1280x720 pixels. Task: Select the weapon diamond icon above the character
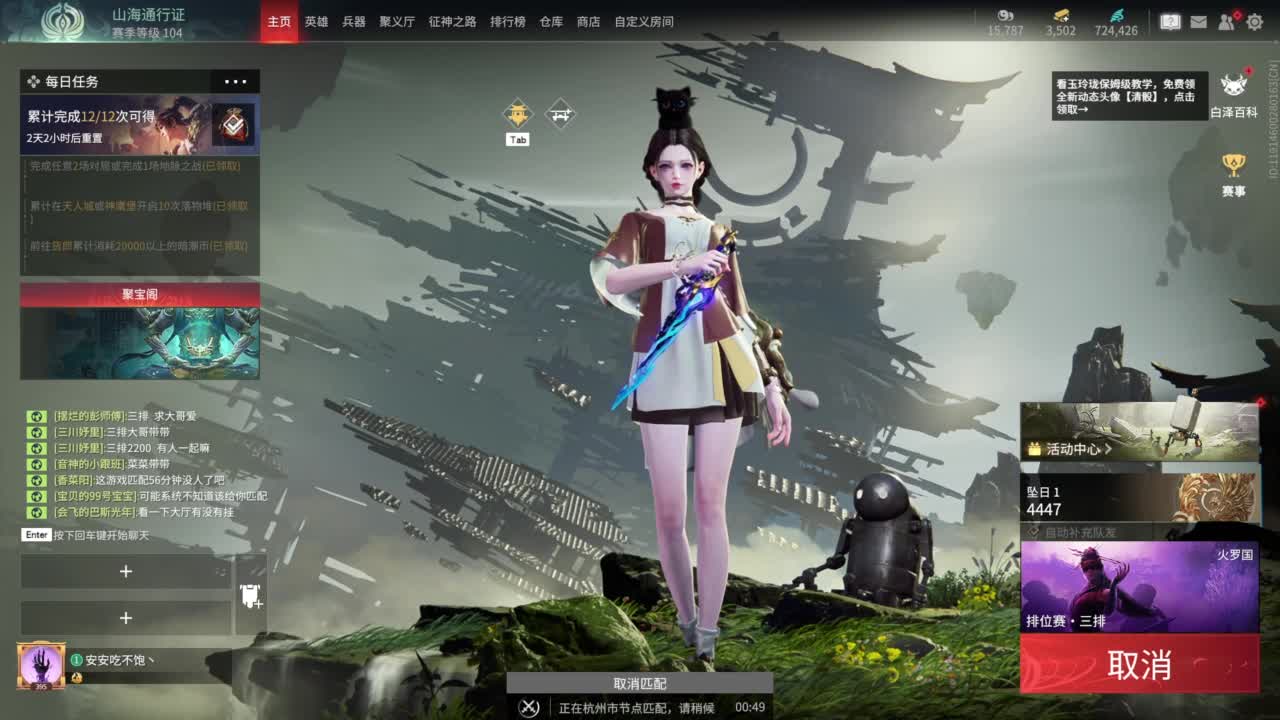click(x=558, y=113)
